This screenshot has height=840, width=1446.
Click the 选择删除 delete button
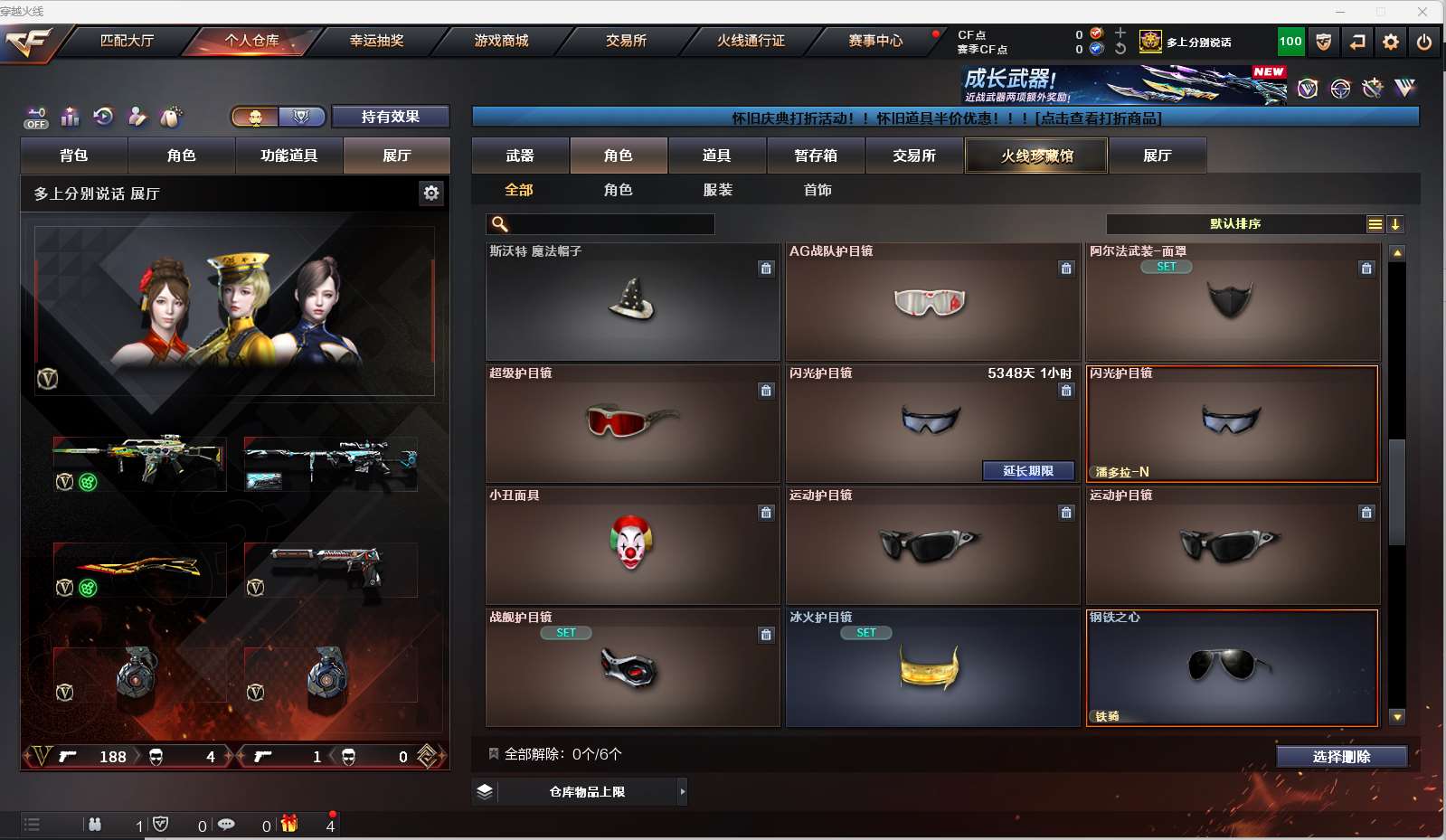[x=1341, y=757]
